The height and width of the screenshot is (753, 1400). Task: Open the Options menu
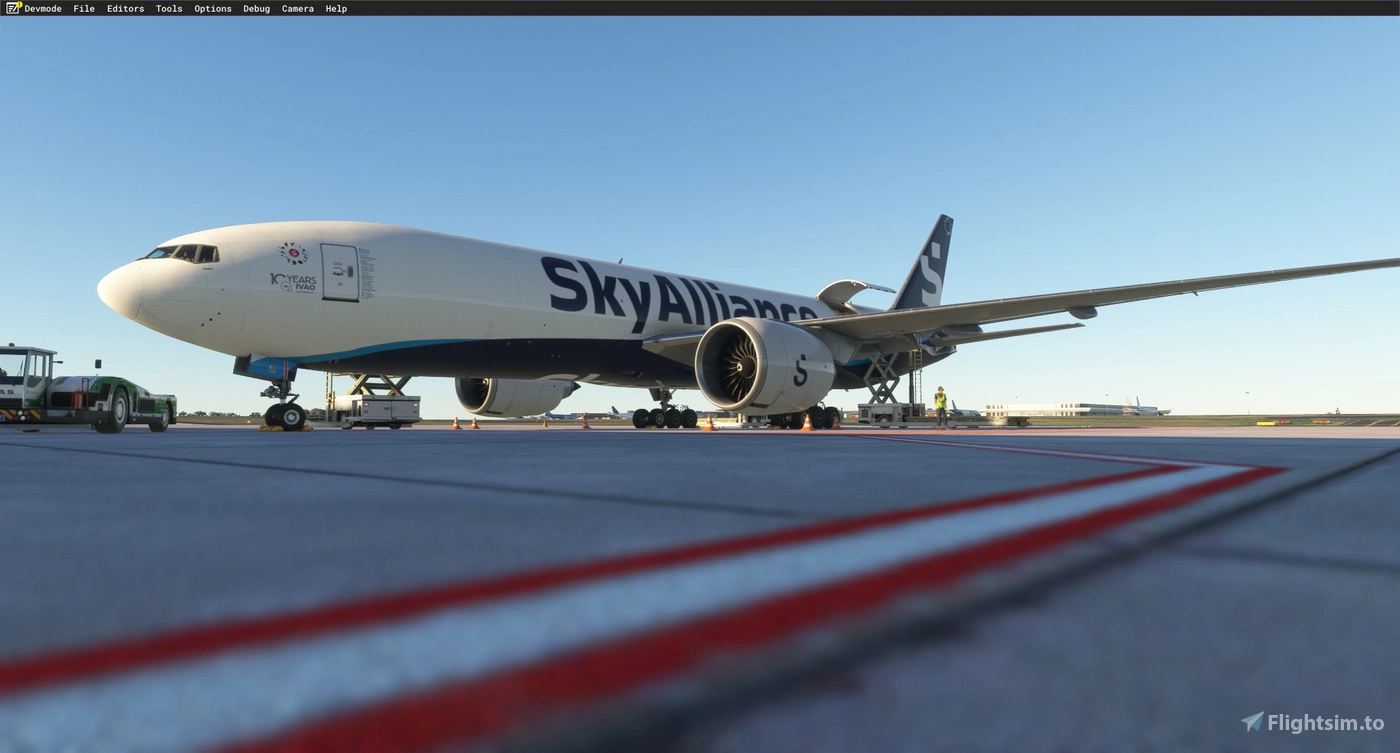(x=212, y=8)
